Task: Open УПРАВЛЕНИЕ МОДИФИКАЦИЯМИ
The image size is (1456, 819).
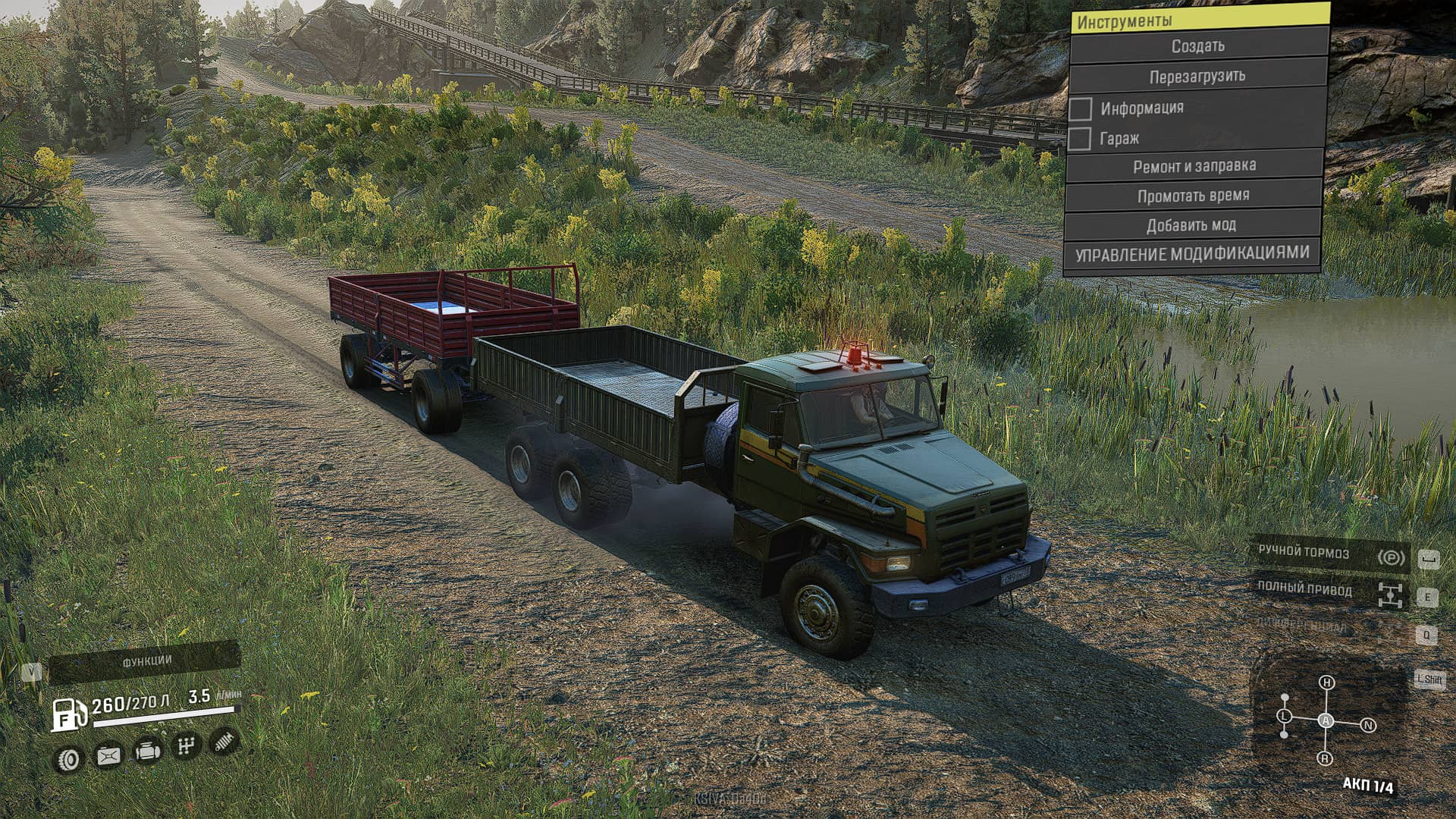Action: point(1191,254)
